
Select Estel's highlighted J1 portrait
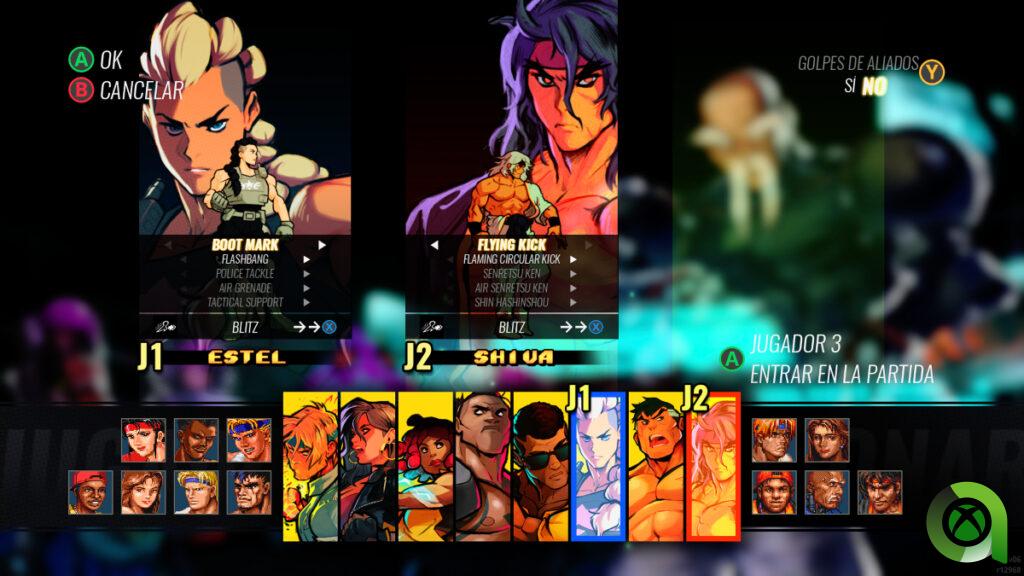(x=599, y=465)
